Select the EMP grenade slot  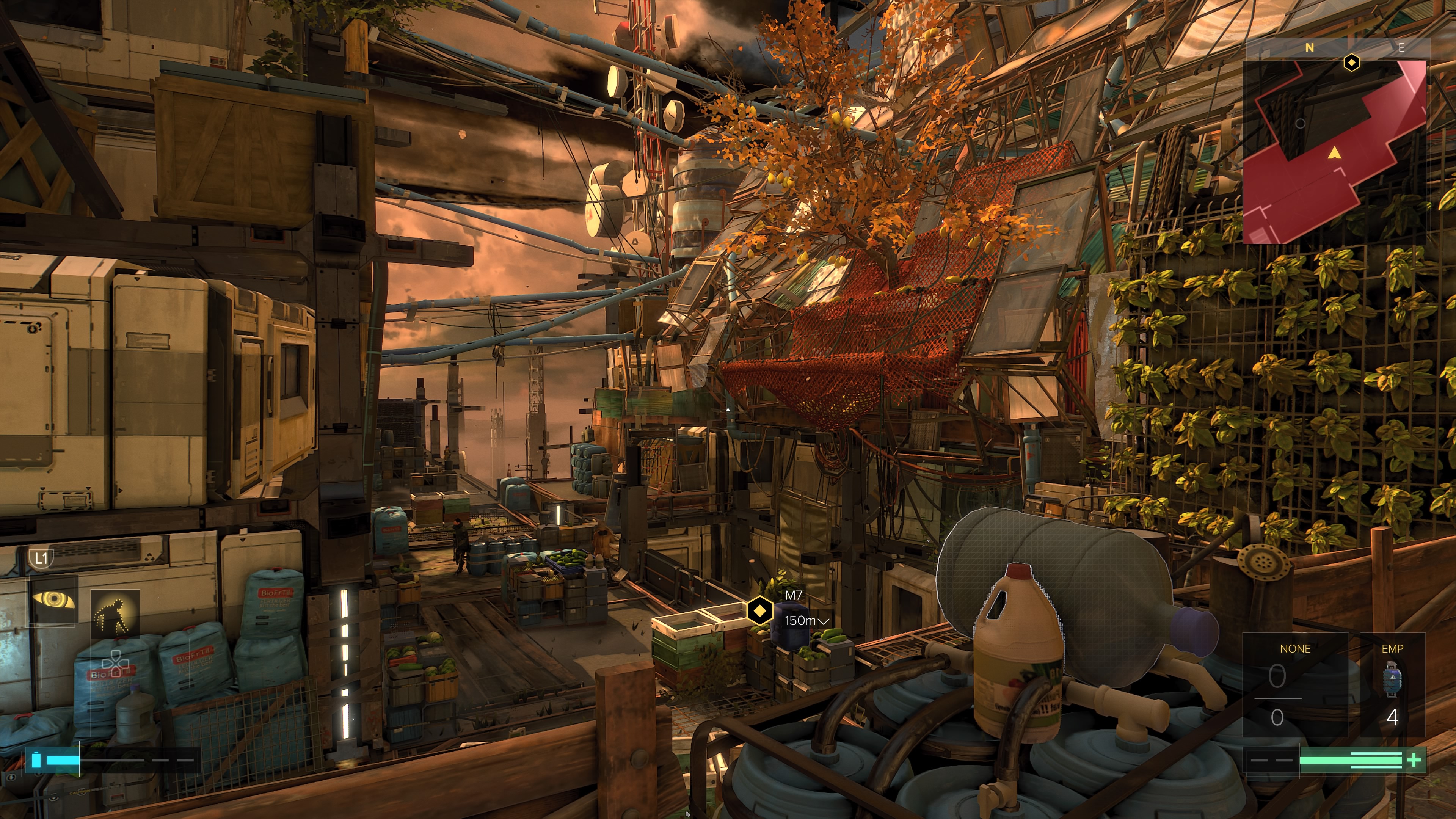click(x=1392, y=684)
